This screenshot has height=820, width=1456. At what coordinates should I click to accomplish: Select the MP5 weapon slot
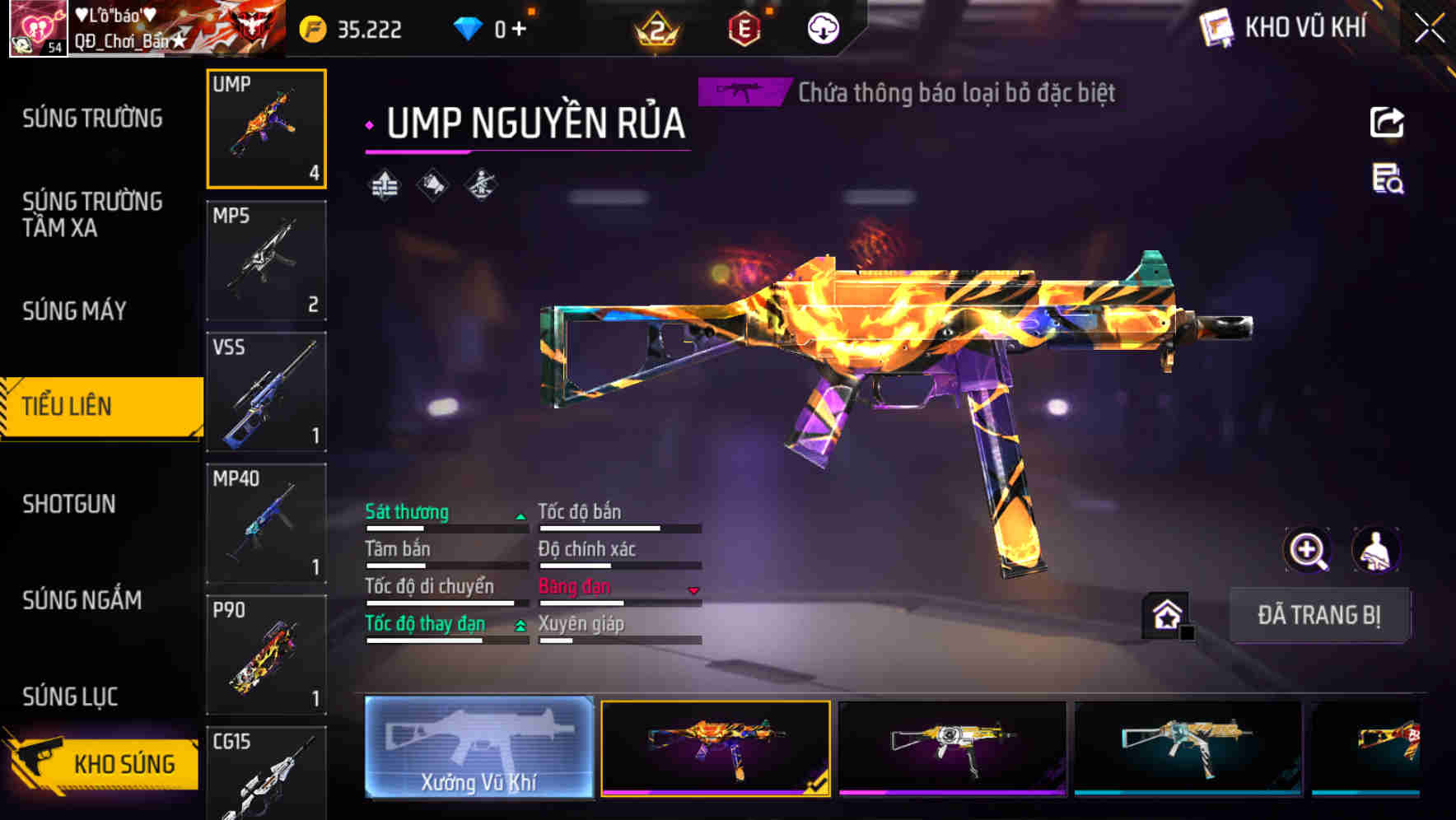pos(266,260)
